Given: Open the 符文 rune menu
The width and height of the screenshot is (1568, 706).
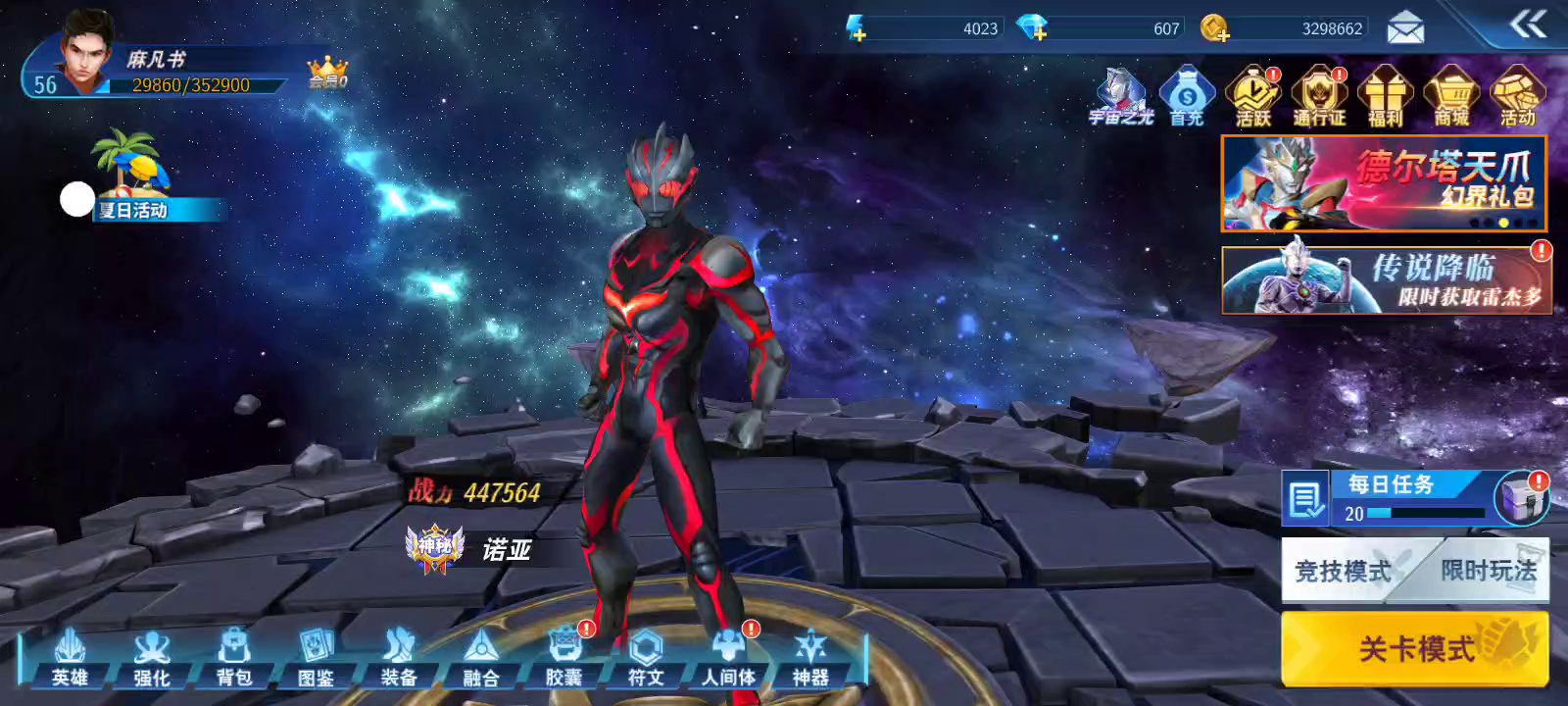Looking at the screenshot, I should [x=646, y=658].
